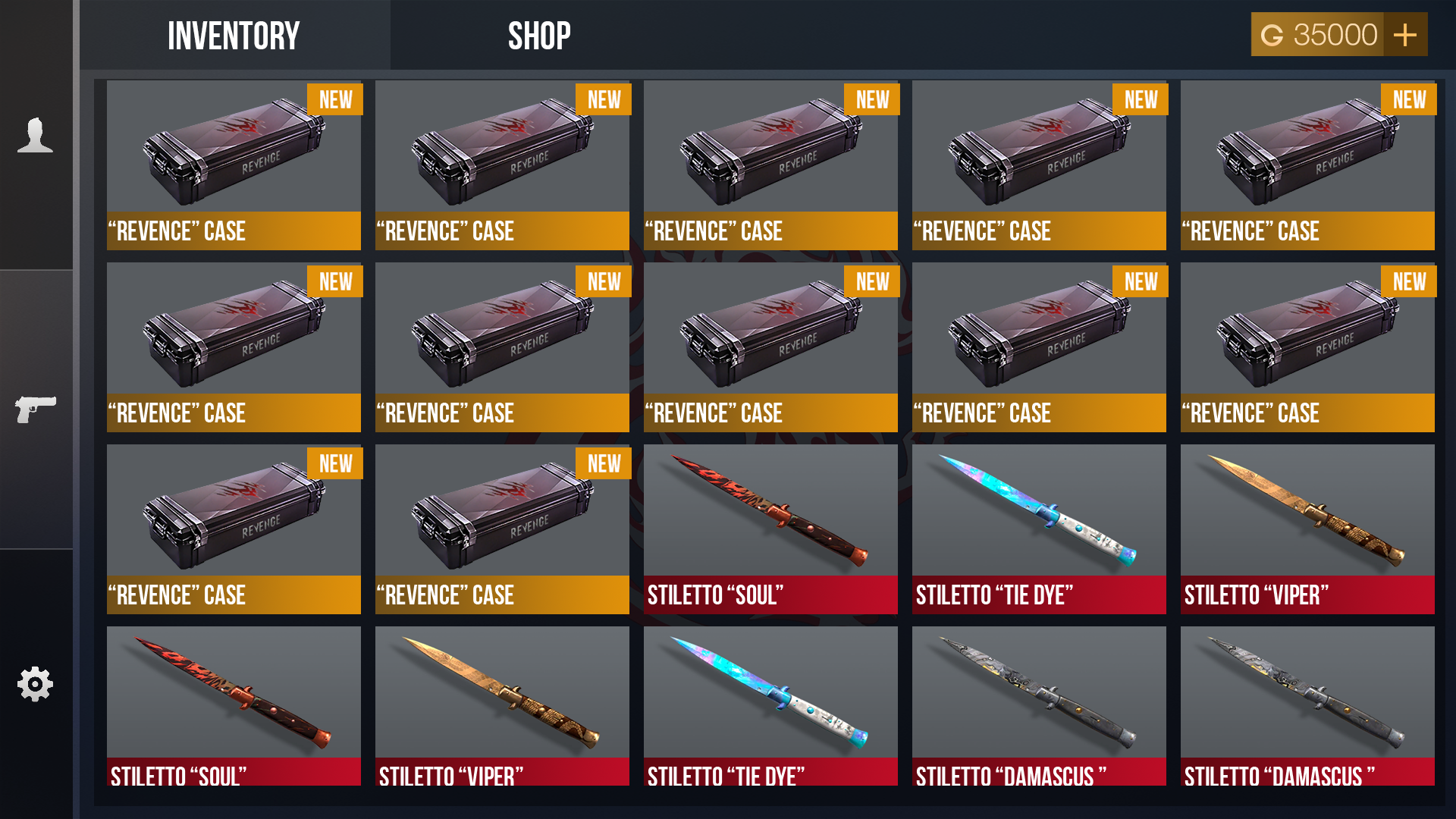
Task: Click the NEW badge on second-row Revenge case
Action: click(x=336, y=281)
